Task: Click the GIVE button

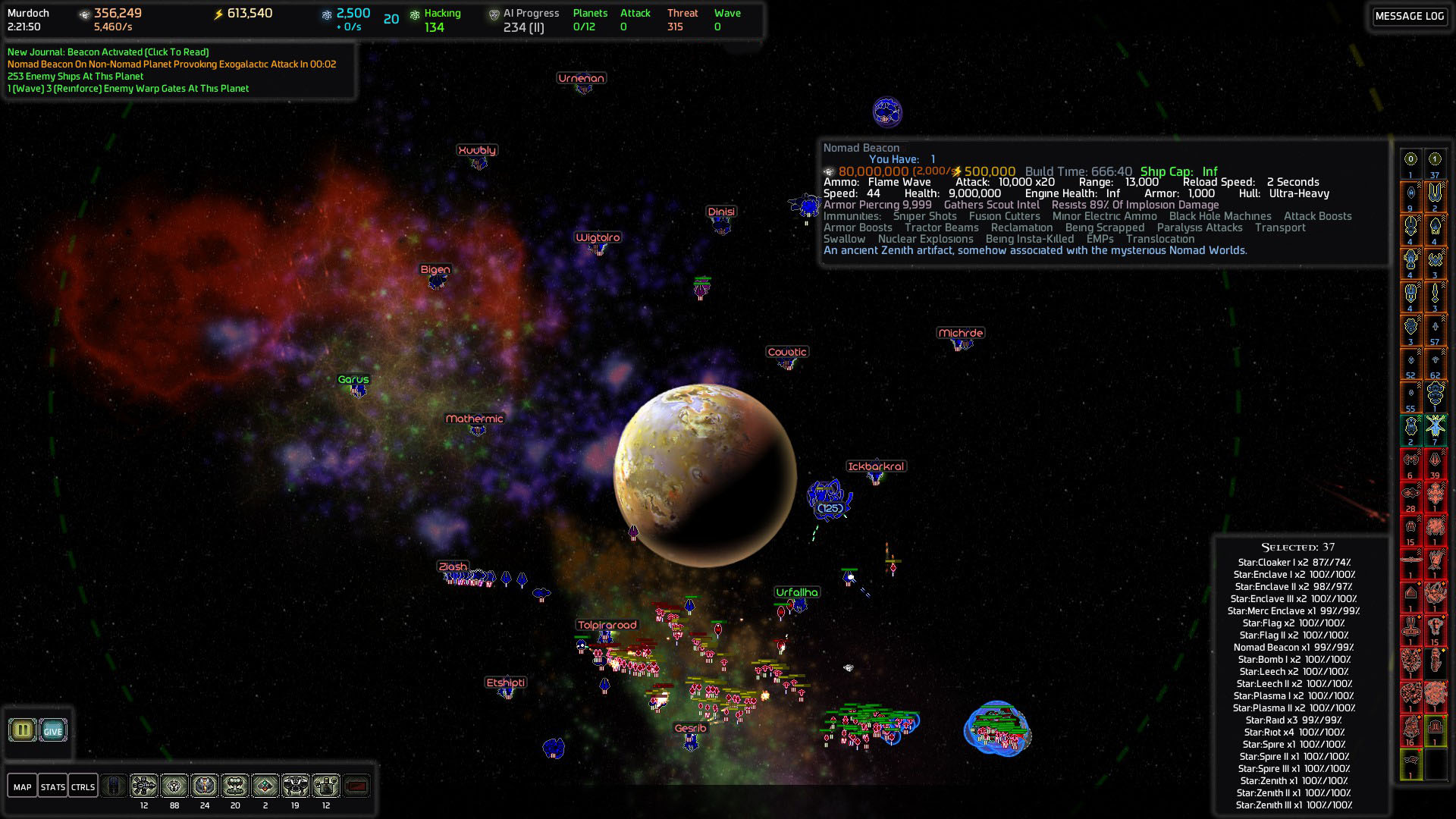Action: pos(52,730)
